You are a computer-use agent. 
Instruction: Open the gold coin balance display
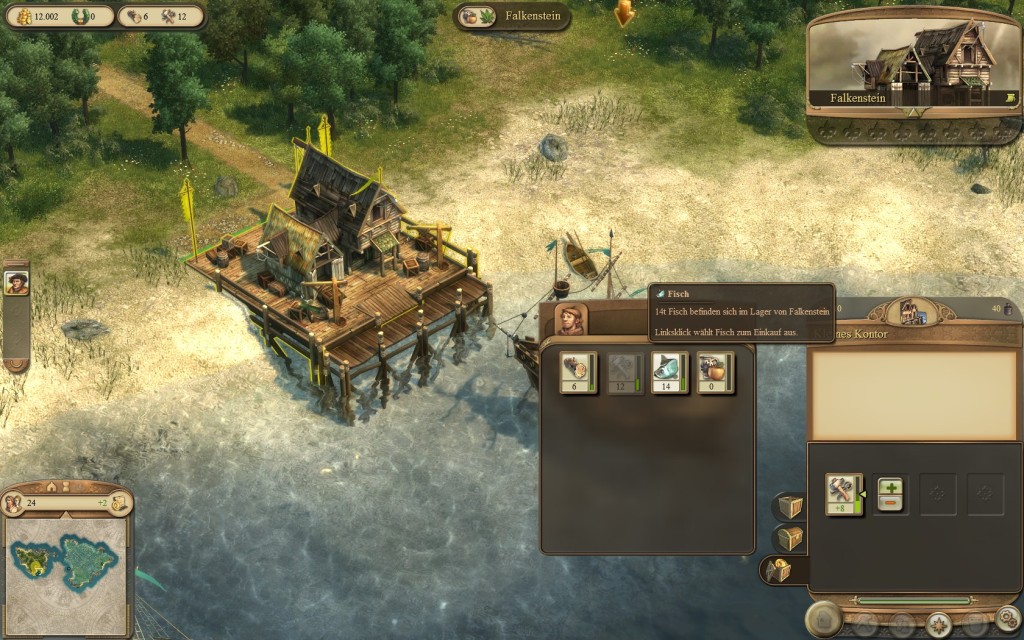tap(37, 17)
